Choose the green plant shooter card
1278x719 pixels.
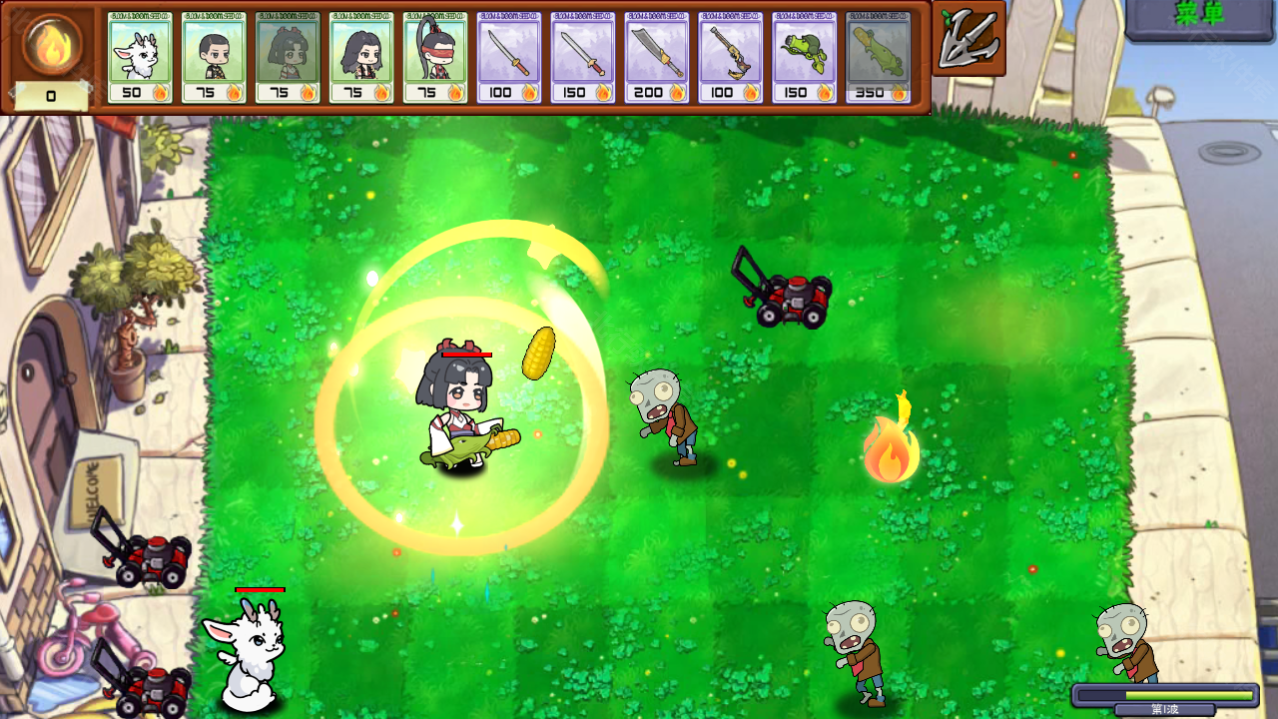[x=804, y=58]
